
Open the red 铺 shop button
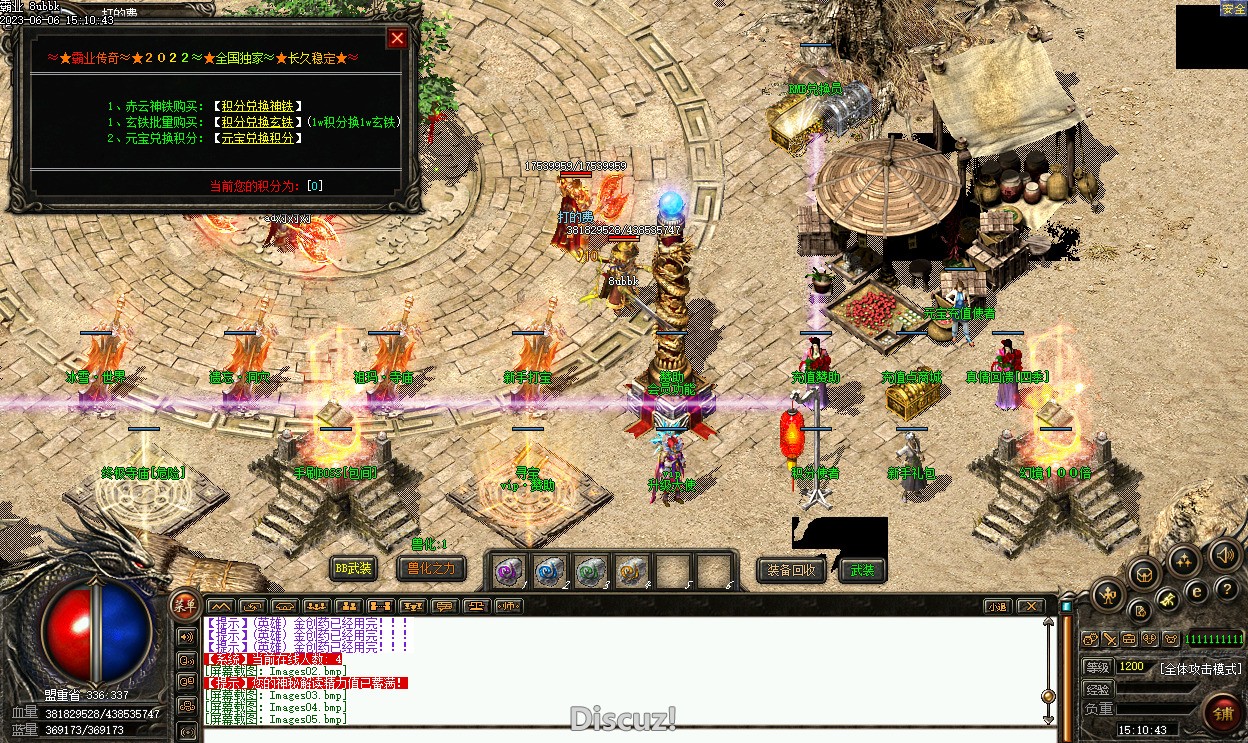pos(1223,713)
